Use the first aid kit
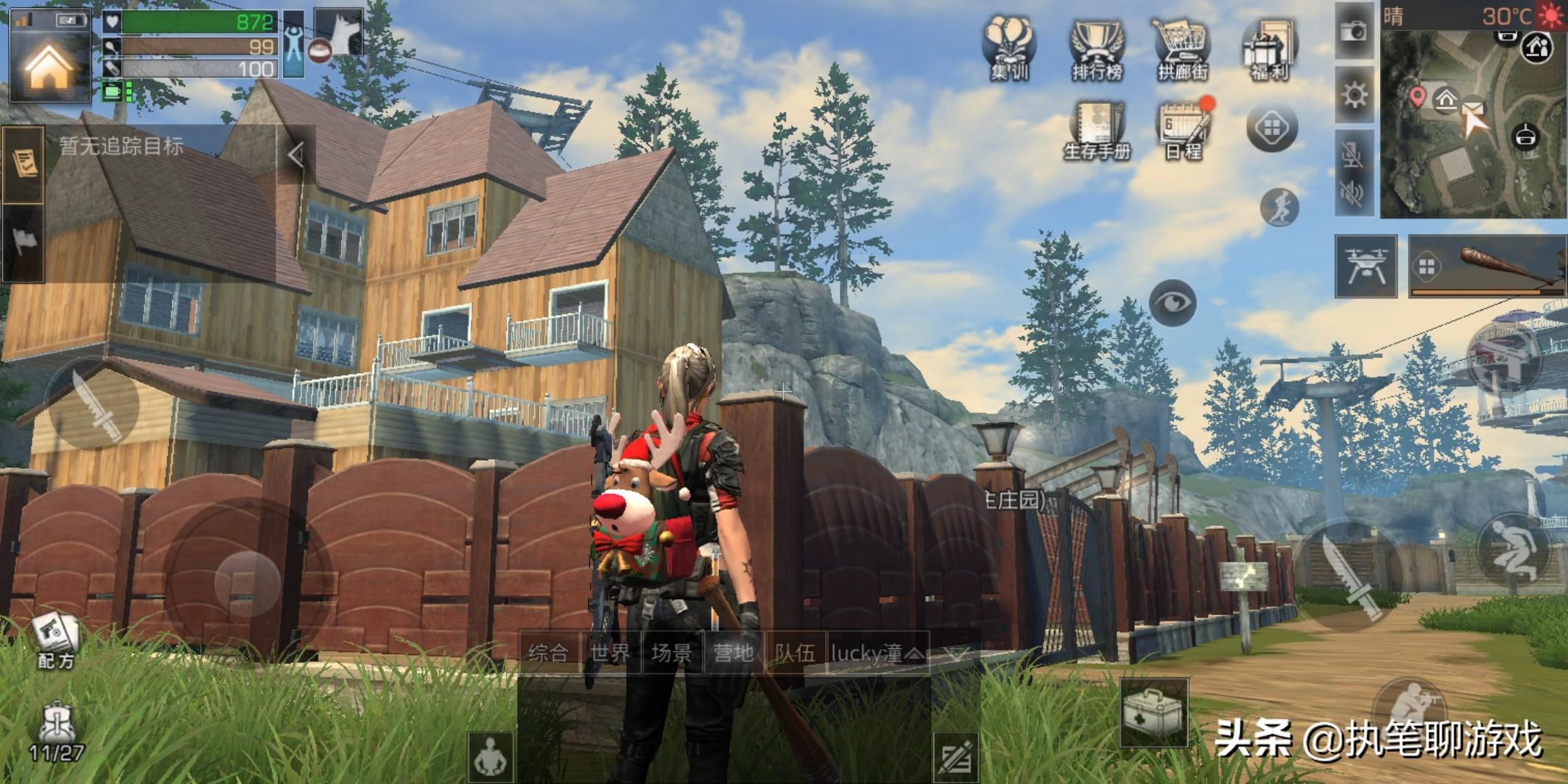Image resolution: width=1568 pixels, height=784 pixels. pyautogui.click(x=1153, y=712)
